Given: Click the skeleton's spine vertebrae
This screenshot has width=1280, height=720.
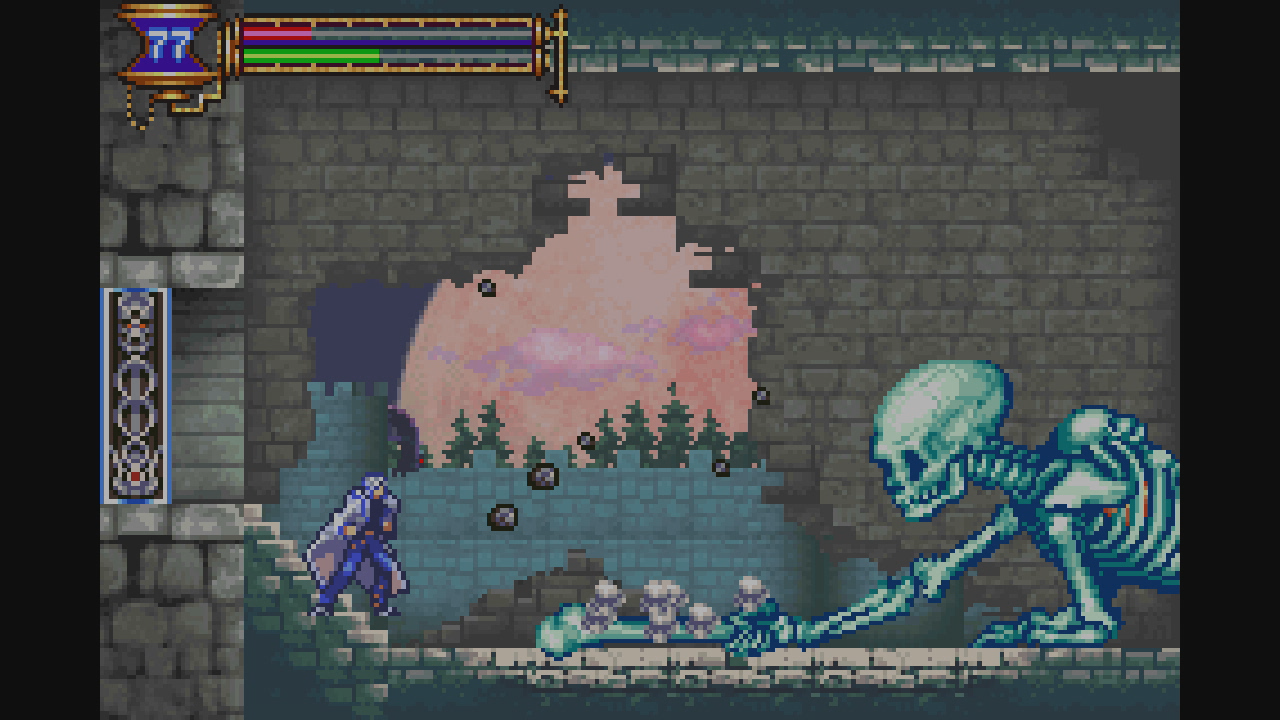Looking at the screenshot, I should point(1000,460).
